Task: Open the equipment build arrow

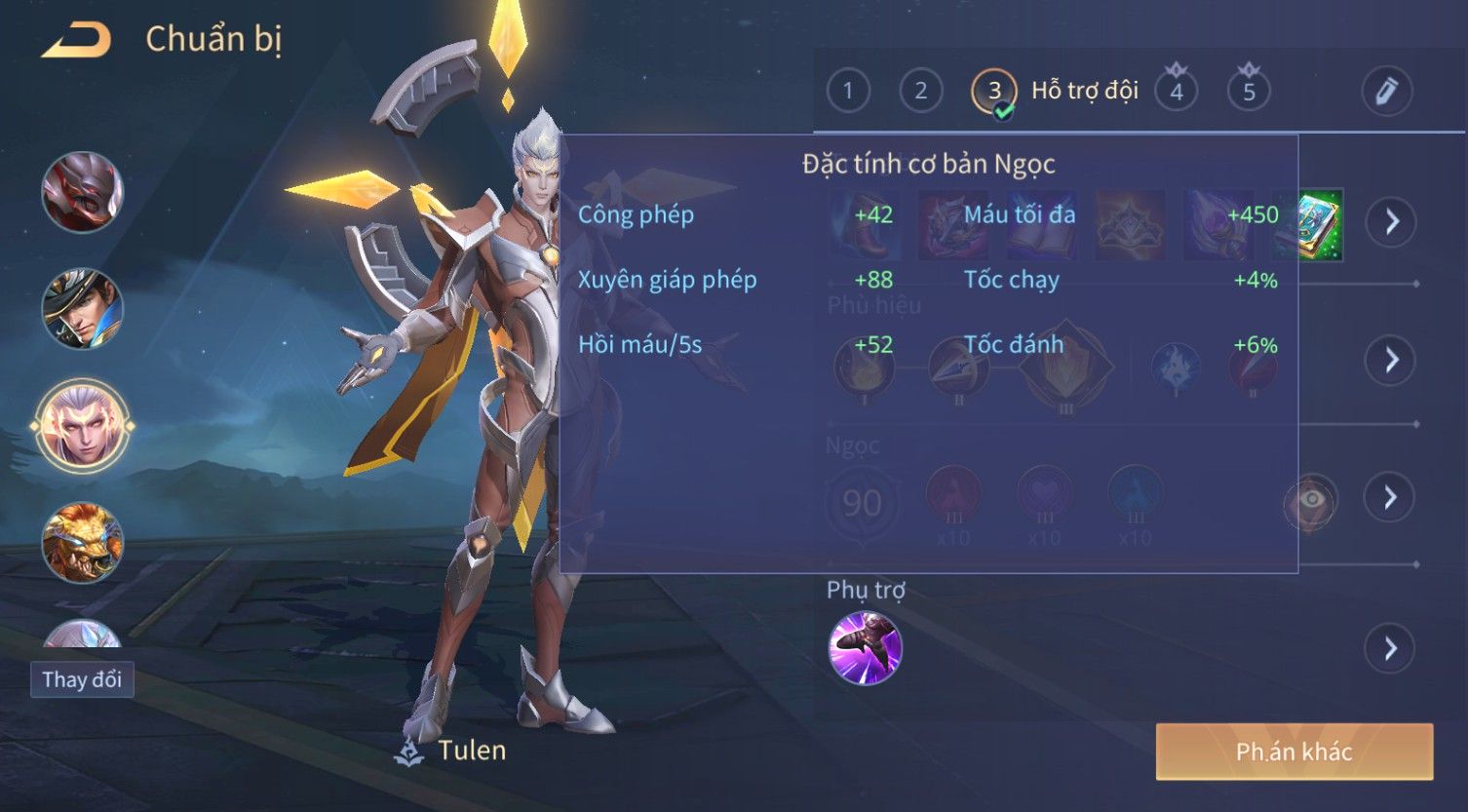Action: 1391,222
